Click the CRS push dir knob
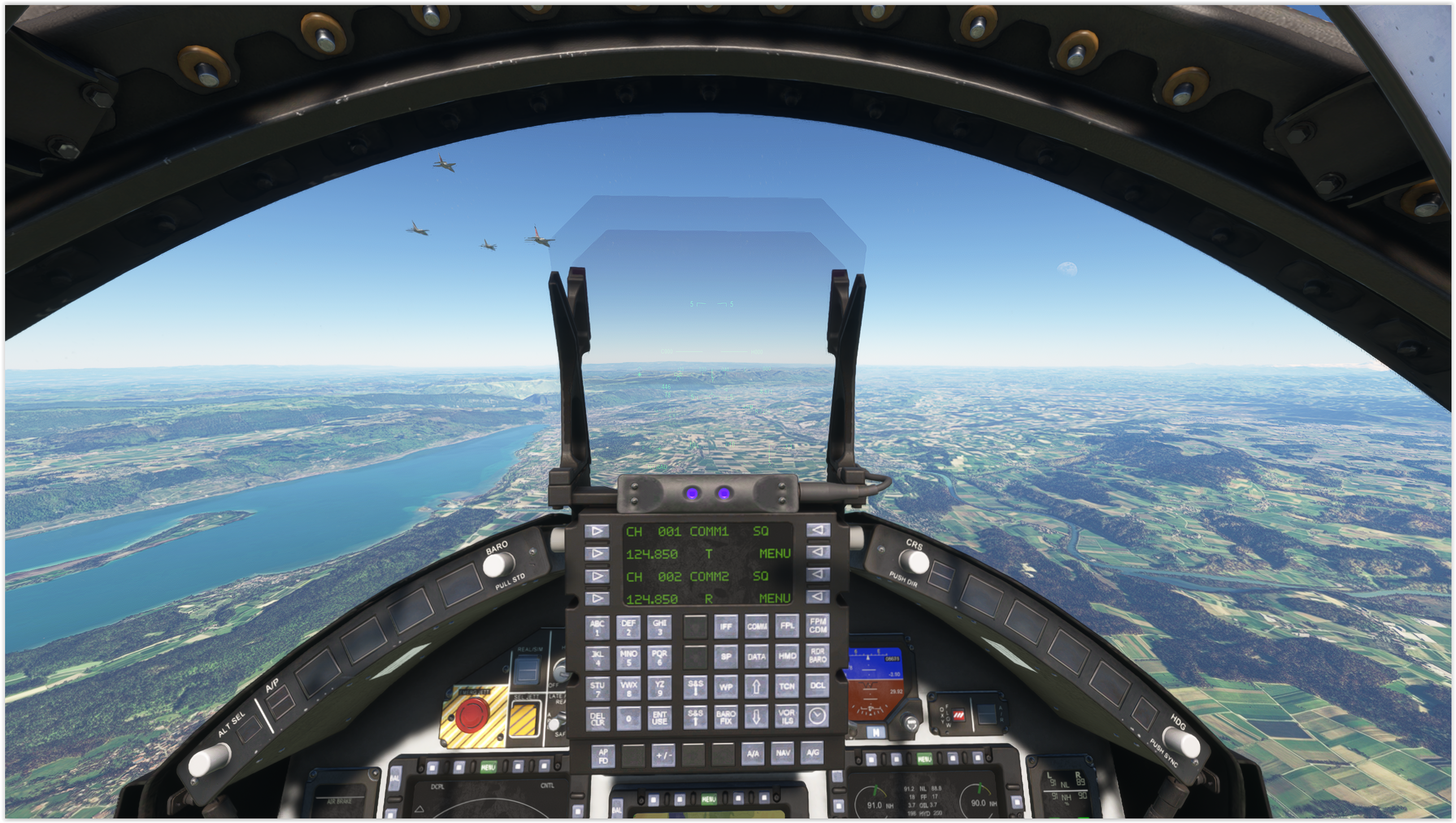 click(914, 561)
